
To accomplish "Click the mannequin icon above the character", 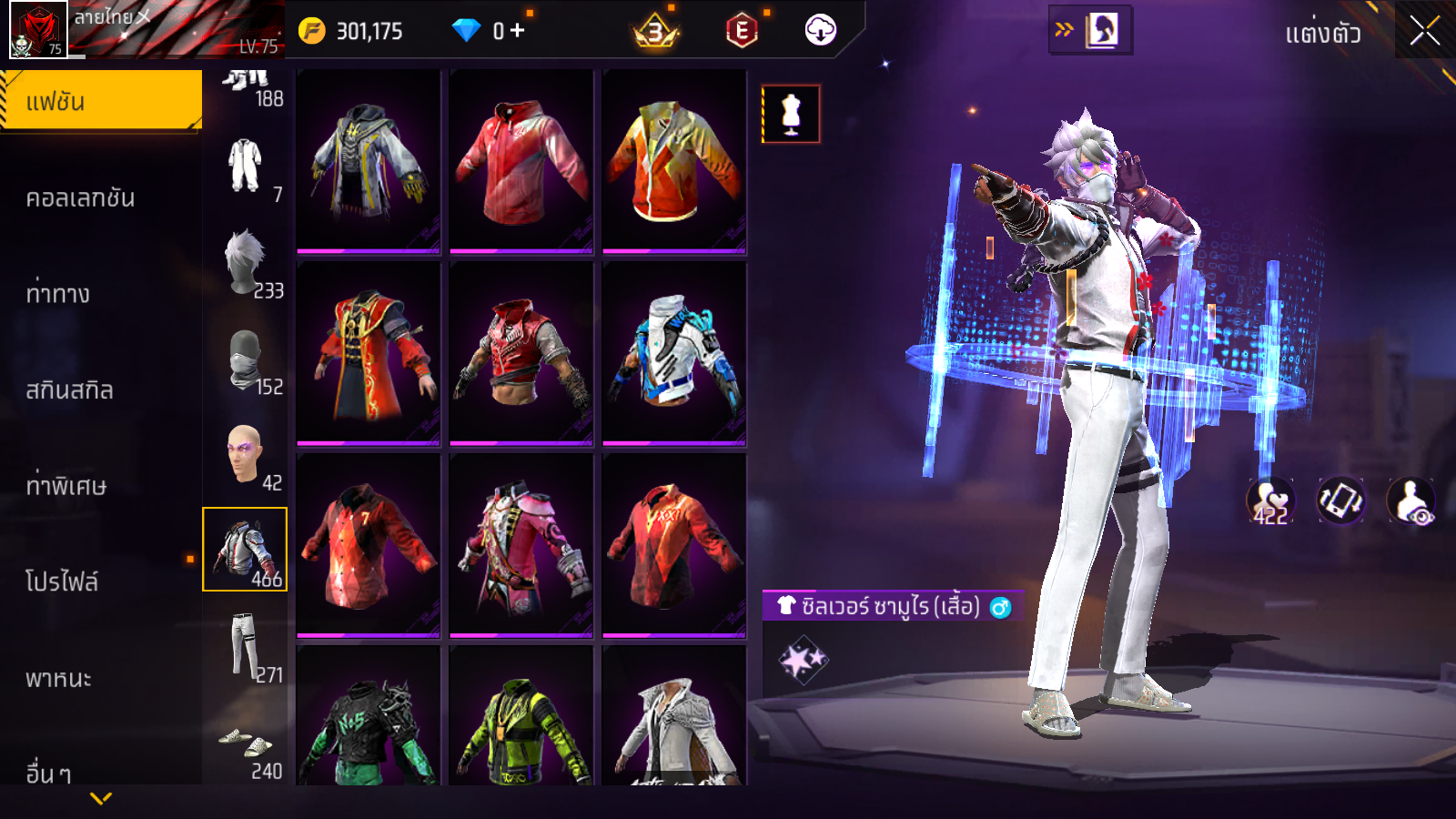I will pyautogui.click(x=791, y=115).
